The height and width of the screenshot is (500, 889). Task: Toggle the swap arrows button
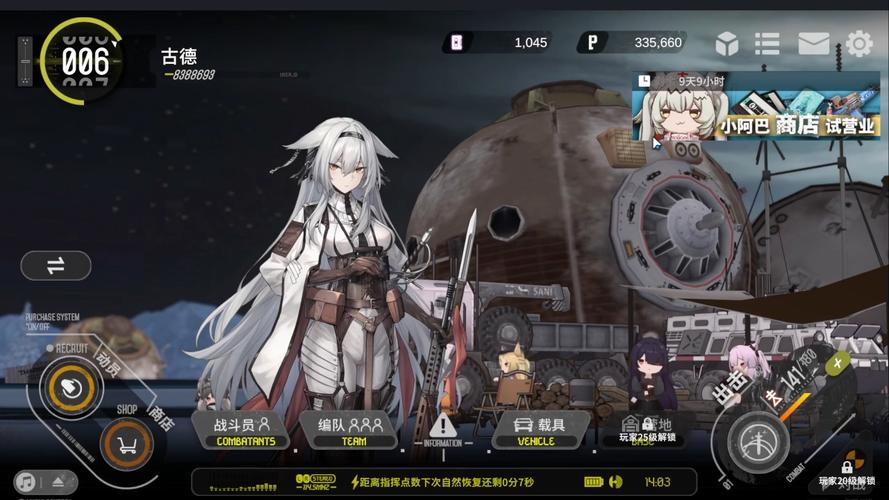pos(55,265)
